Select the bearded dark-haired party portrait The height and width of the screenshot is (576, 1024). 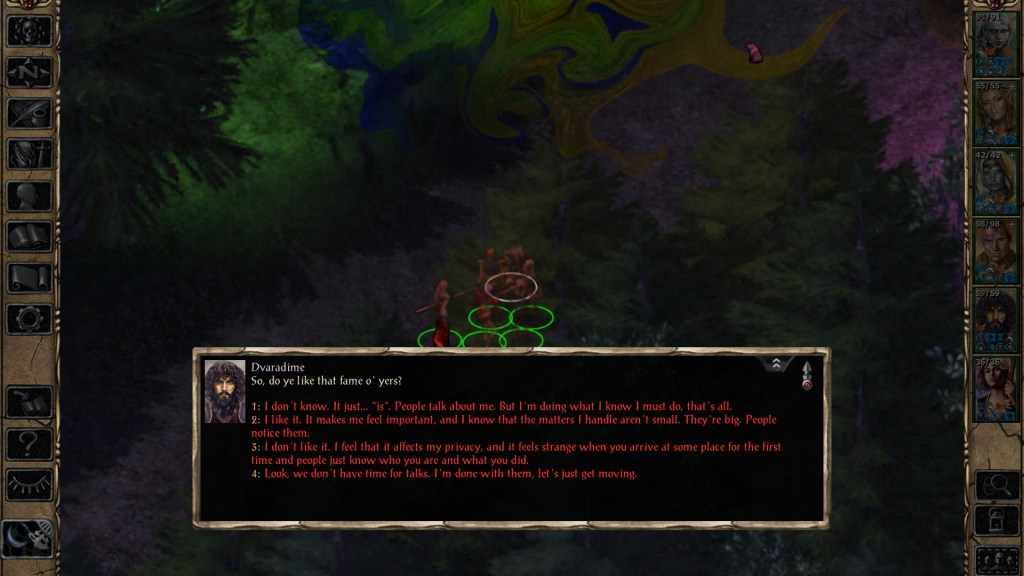pyautogui.click(x=994, y=320)
